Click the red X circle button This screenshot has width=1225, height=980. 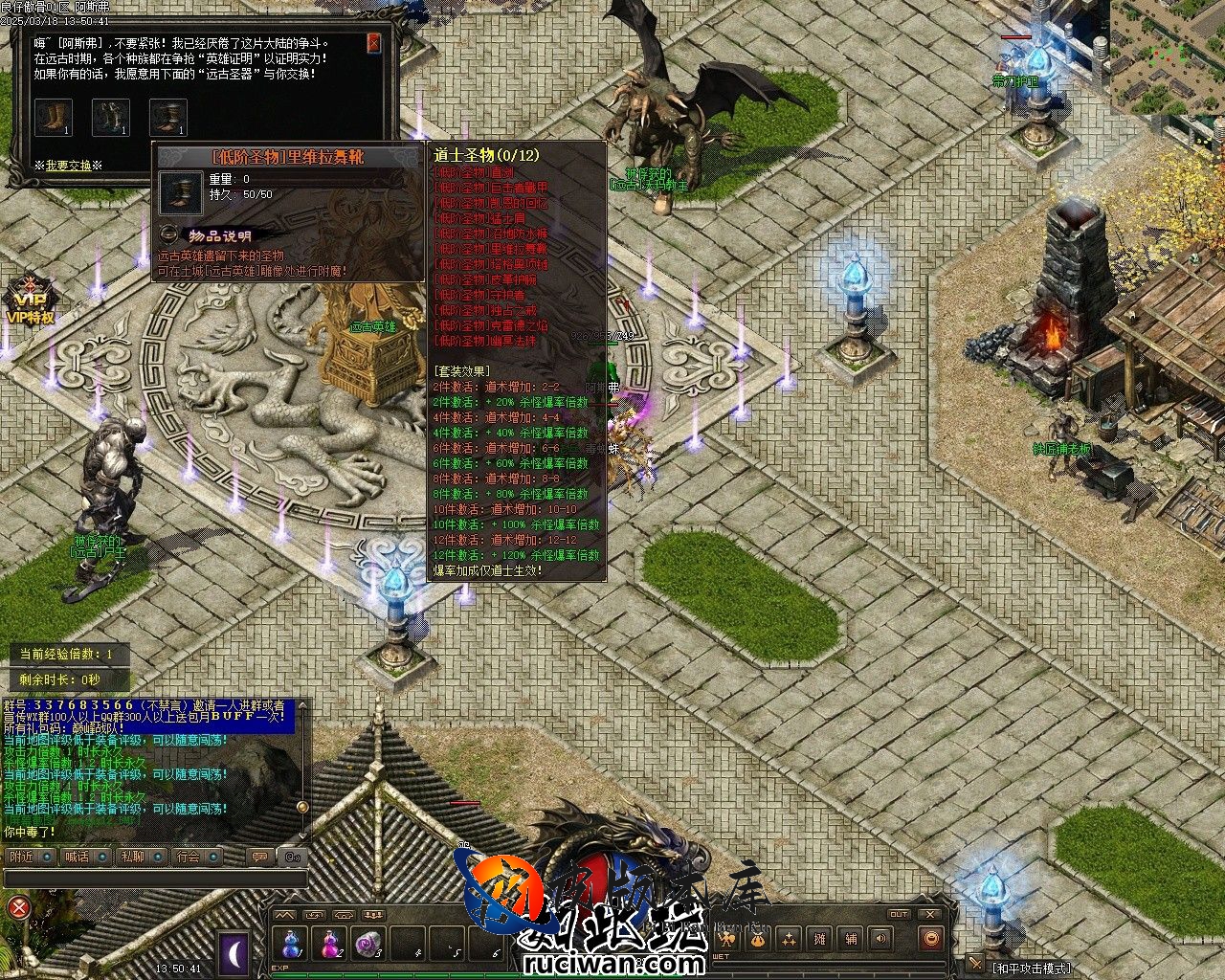pyautogui.click(x=18, y=906)
